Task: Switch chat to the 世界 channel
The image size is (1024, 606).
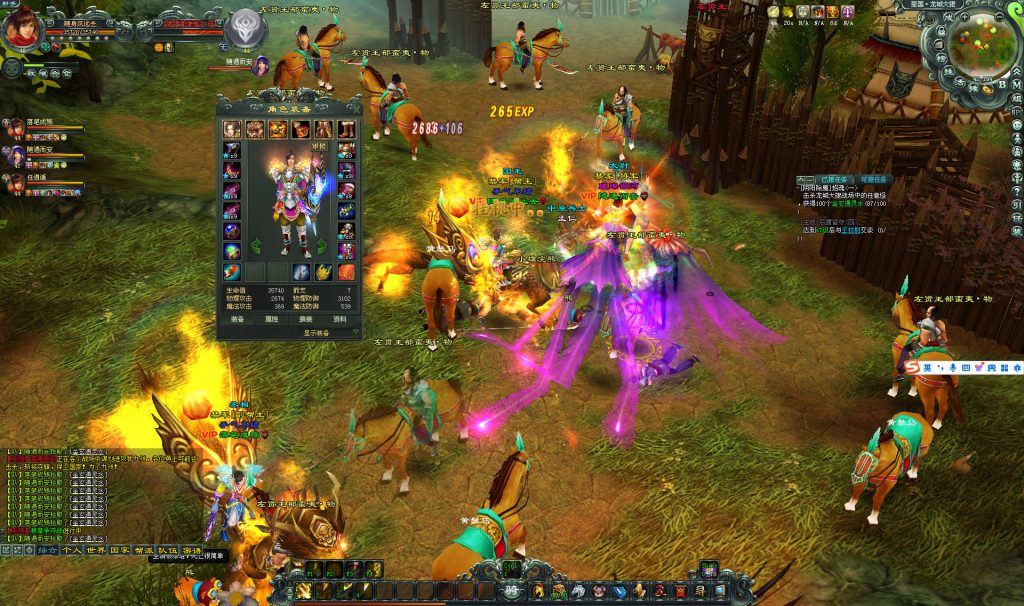Action: pos(96,550)
